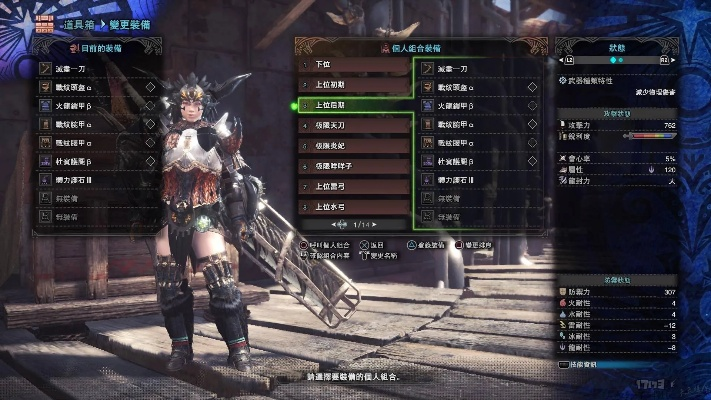Pick the 天刀 loadout in row 4
711x400 pixels.
[x=354, y=127]
